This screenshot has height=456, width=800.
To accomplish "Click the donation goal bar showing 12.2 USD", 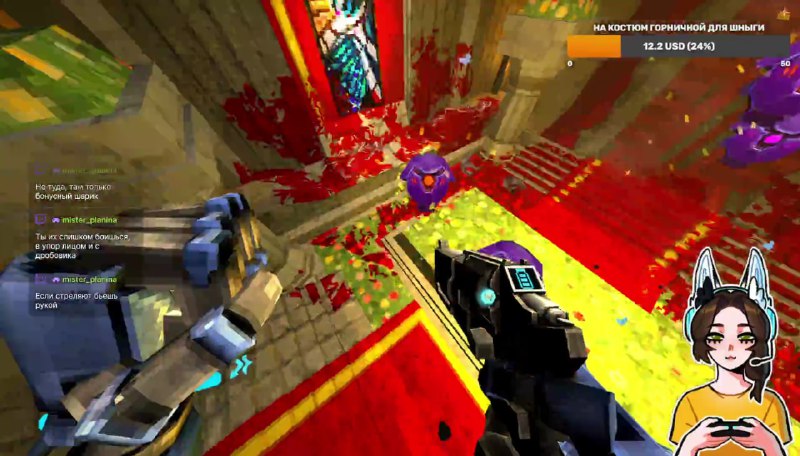I will click(x=679, y=46).
